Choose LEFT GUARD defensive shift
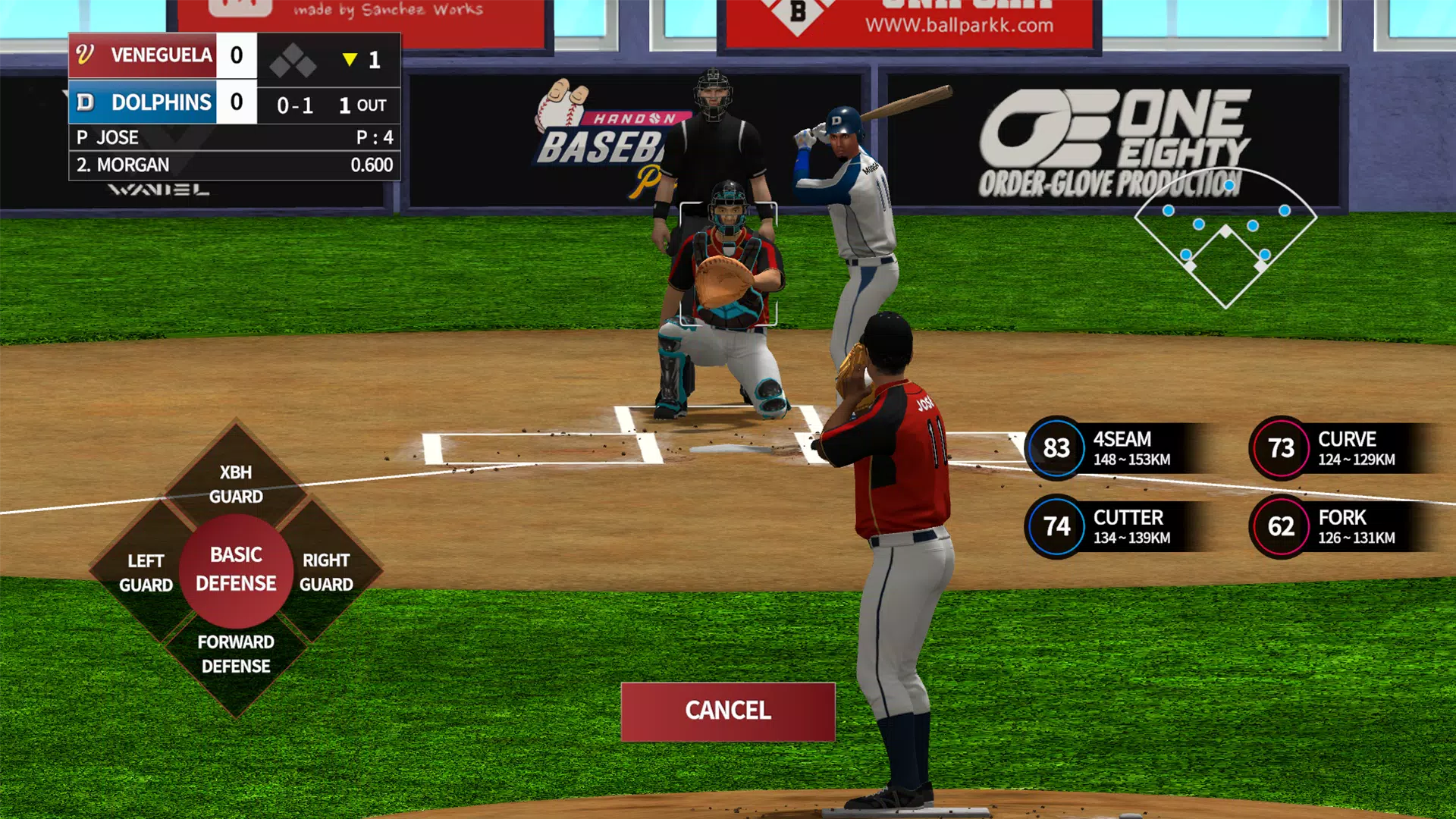Image resolution: width=1456 pixels, height=819 pixels. pos(146,573)
